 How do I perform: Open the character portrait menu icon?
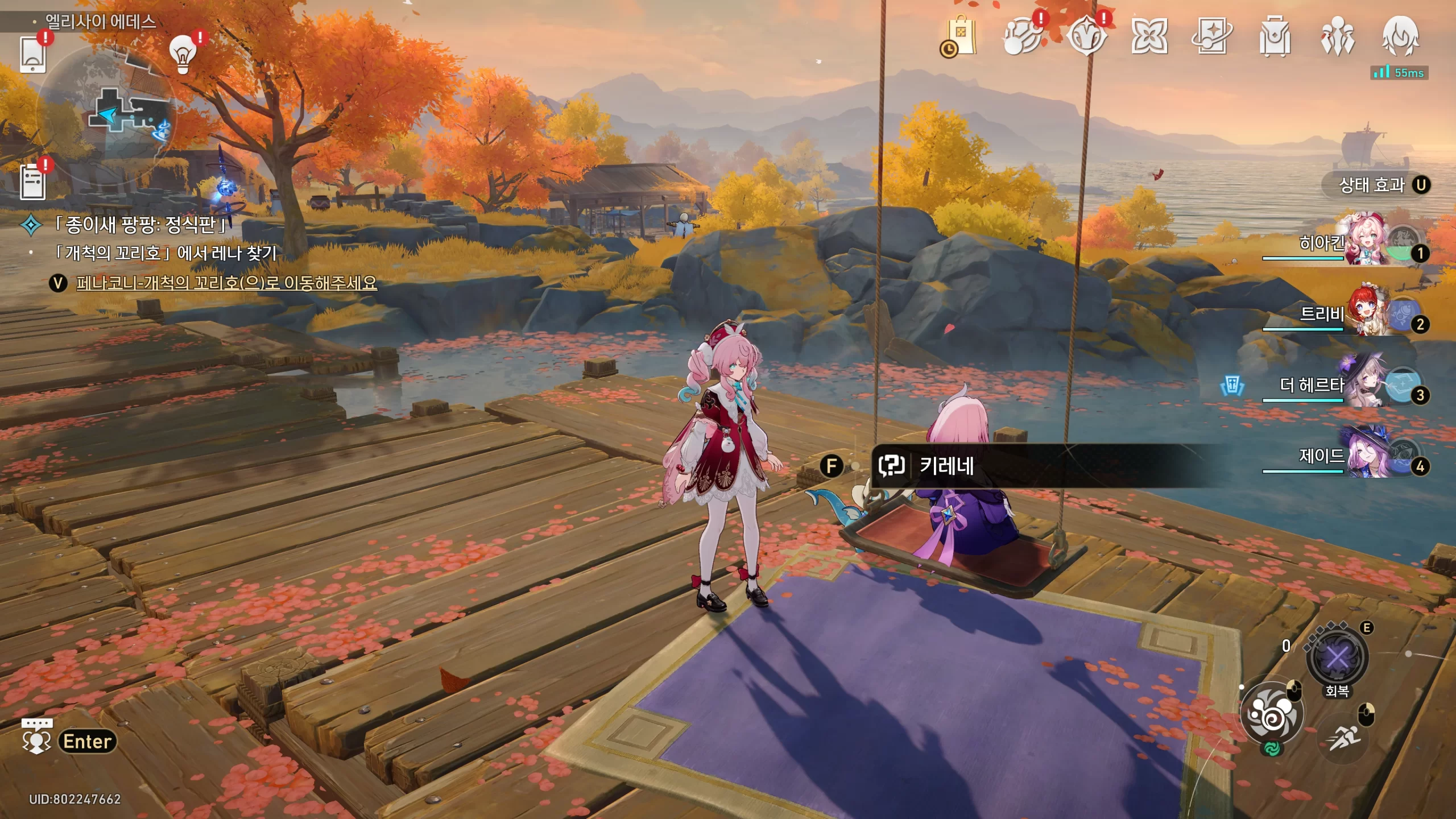[x=1400, y=37]
